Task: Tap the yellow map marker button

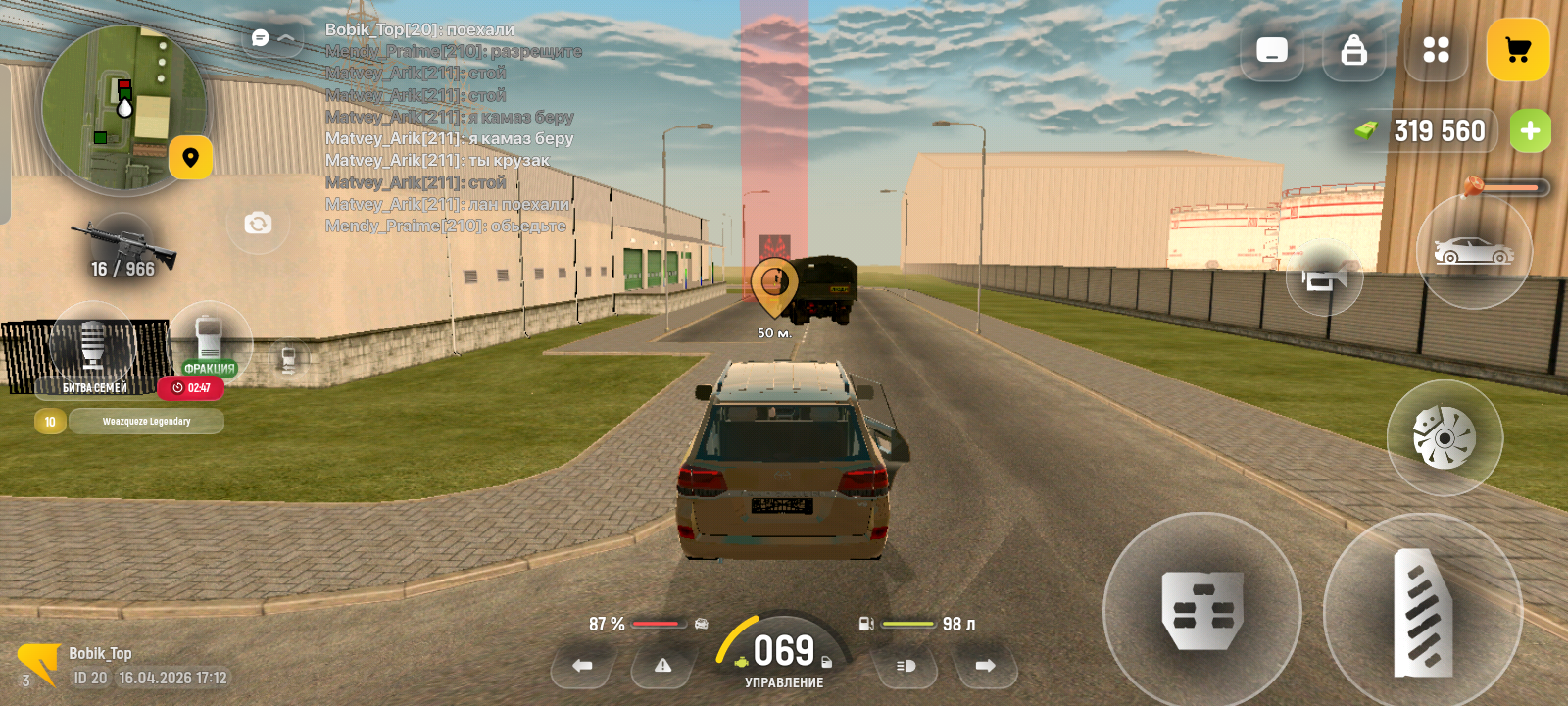Action: [x=190, y=158]
